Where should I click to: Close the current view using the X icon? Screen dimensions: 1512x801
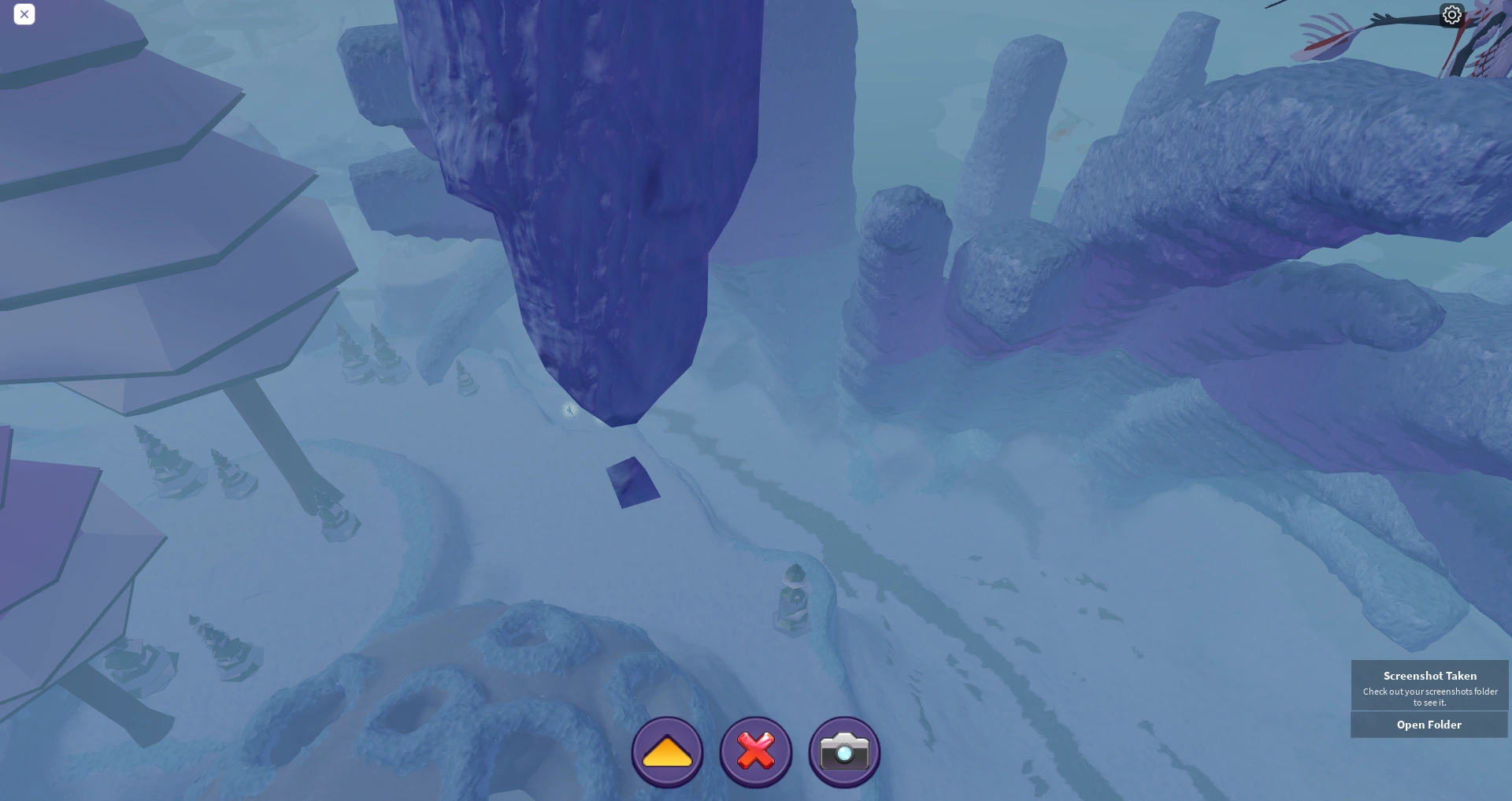coord(24,14)
